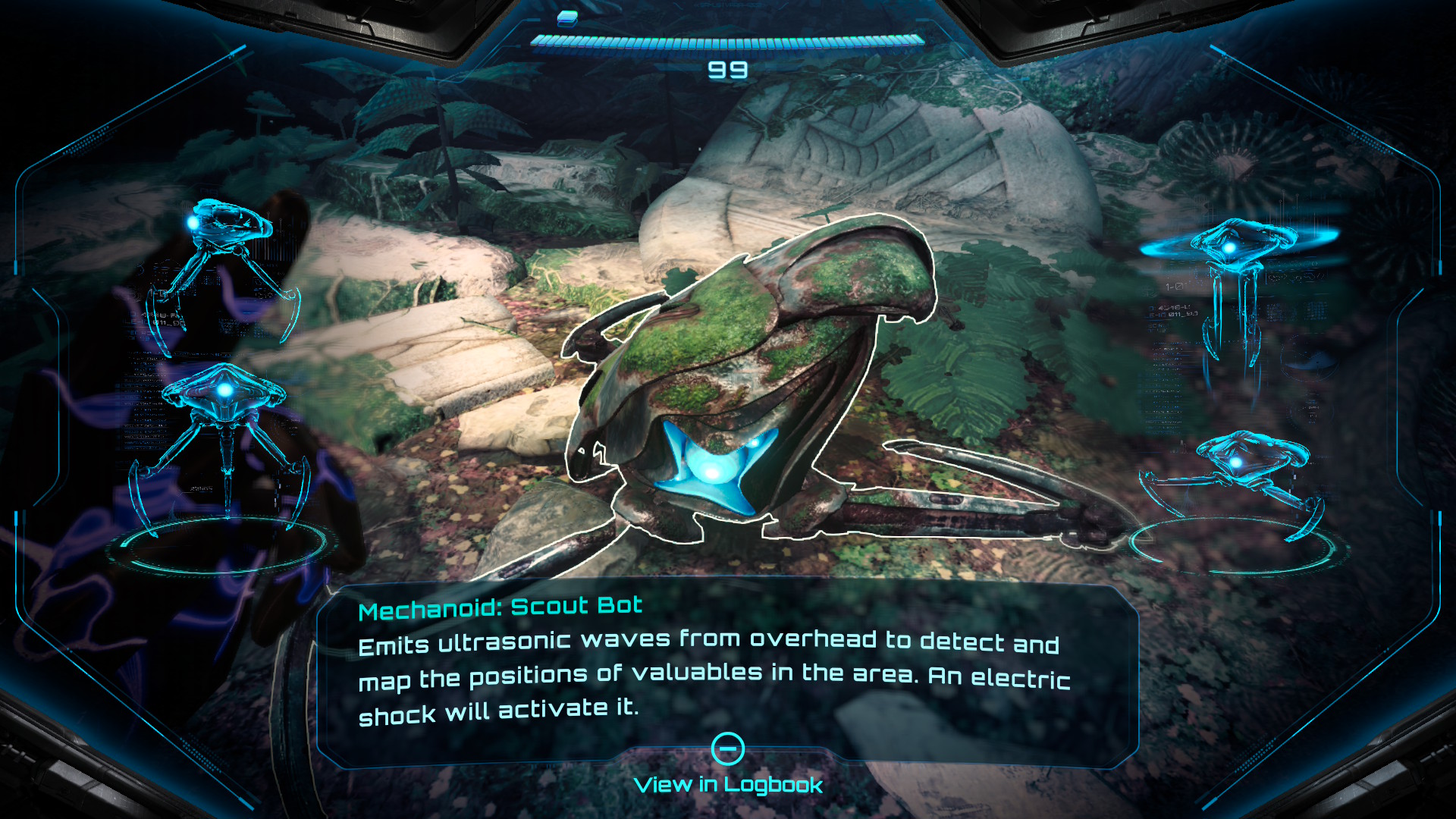
Task: Open the View in Logbook link
Action: point(727,784)
